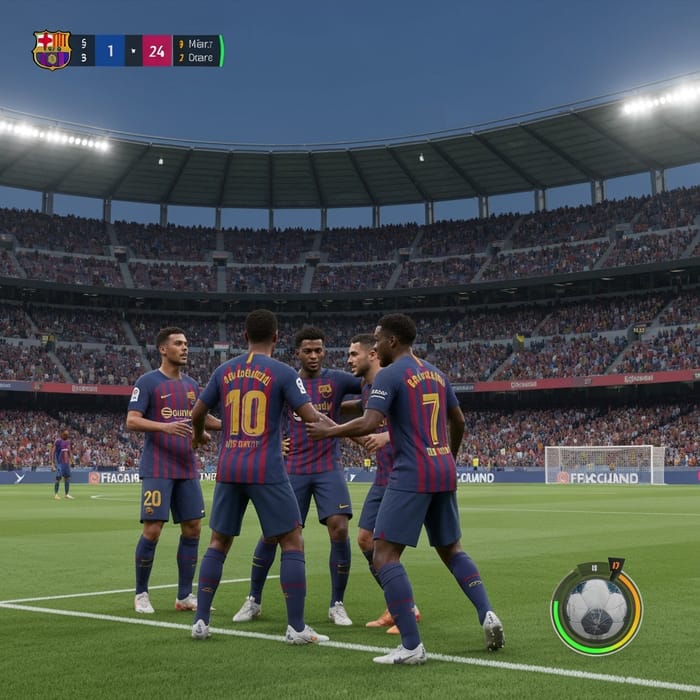The image size is (700, 700).
Task: Click the club crest on the scoreboard
Action: [51, 50]
